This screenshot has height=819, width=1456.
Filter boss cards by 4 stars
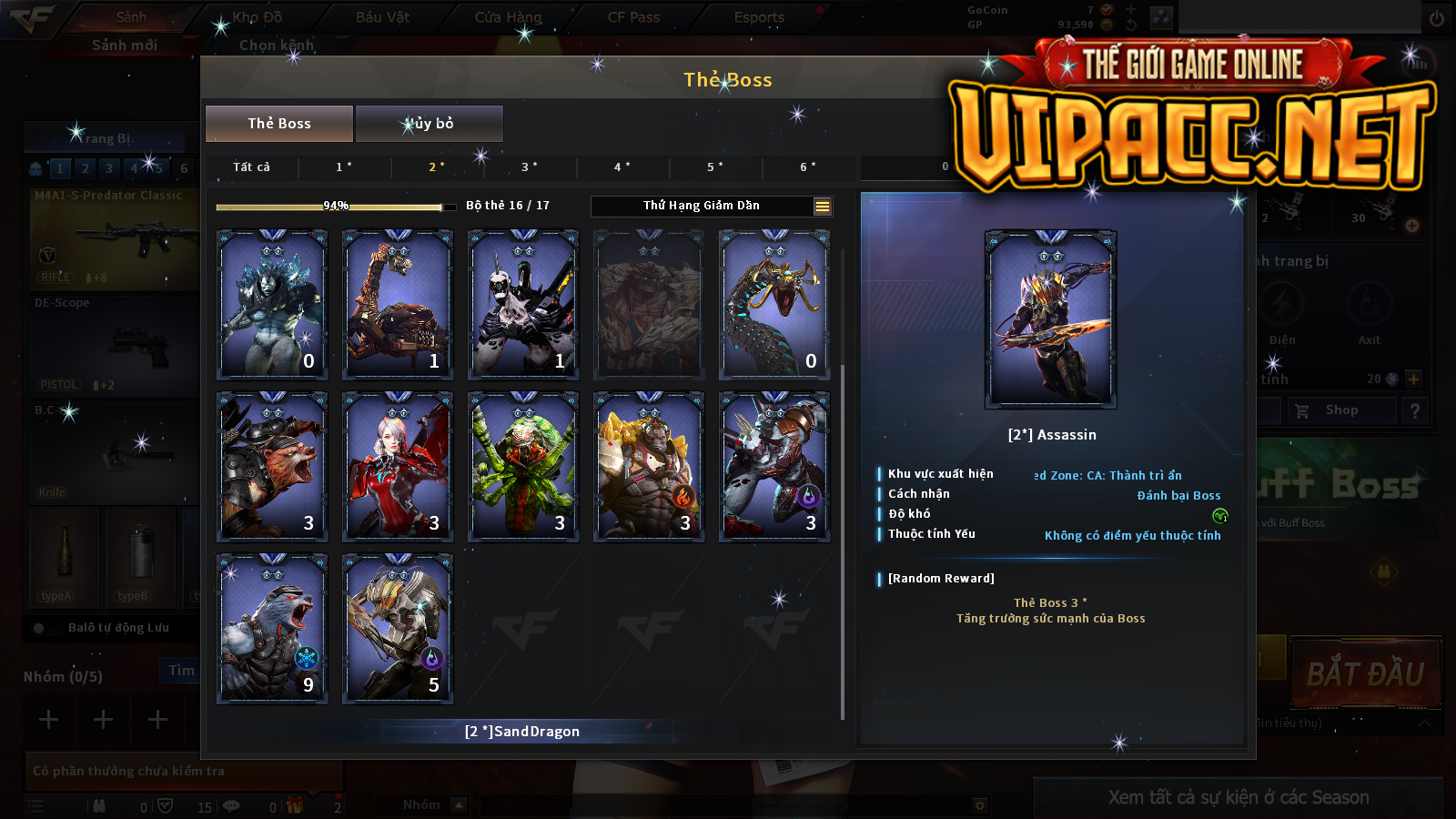622,167
